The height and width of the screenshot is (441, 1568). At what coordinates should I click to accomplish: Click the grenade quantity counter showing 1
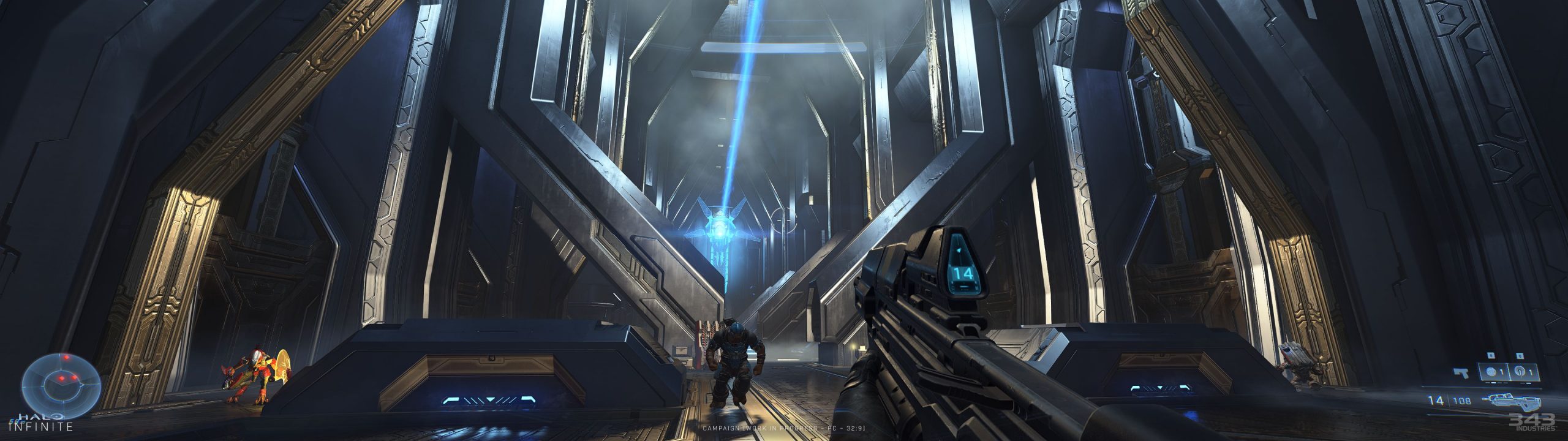[1502, 371]
